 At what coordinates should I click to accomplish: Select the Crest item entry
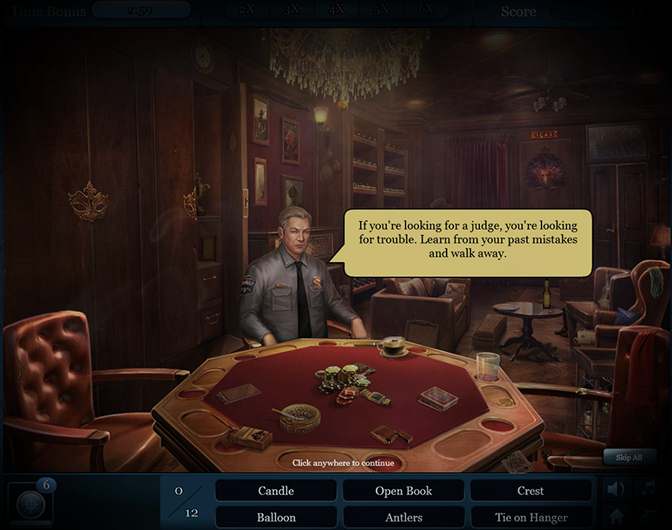pos(530,491)
